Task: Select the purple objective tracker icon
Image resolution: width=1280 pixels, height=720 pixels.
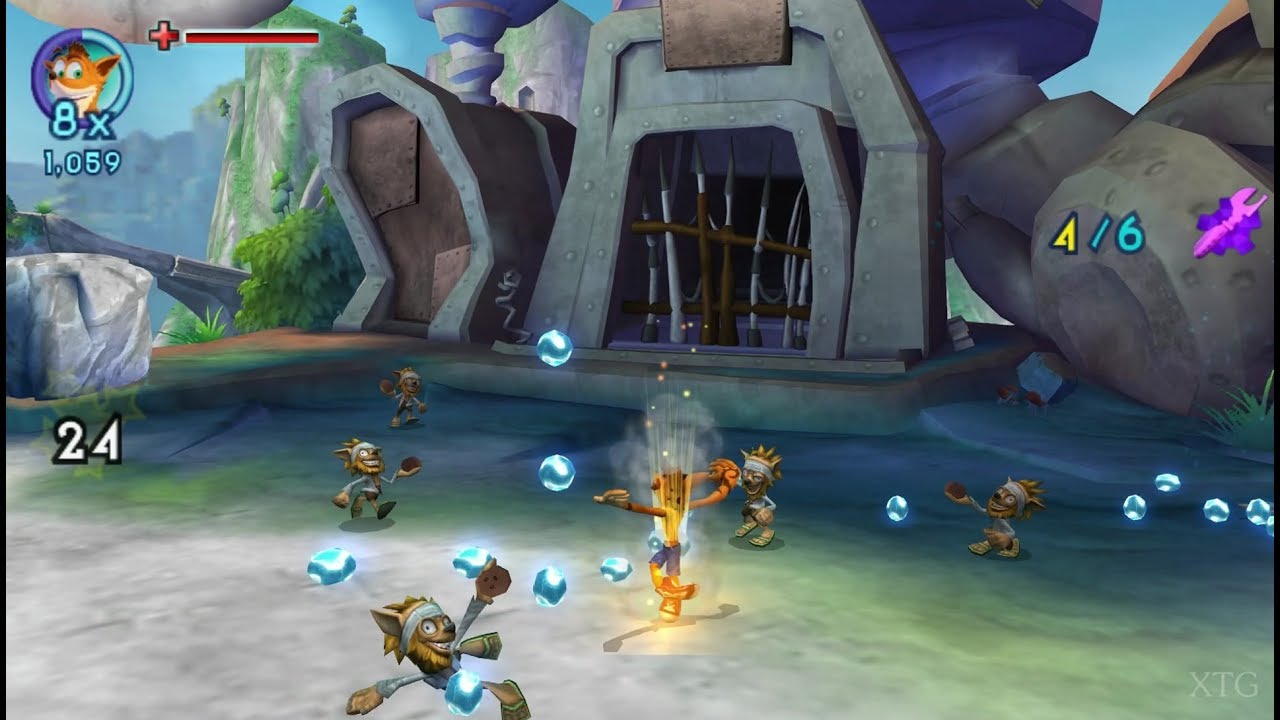Action: (1231, 225)
